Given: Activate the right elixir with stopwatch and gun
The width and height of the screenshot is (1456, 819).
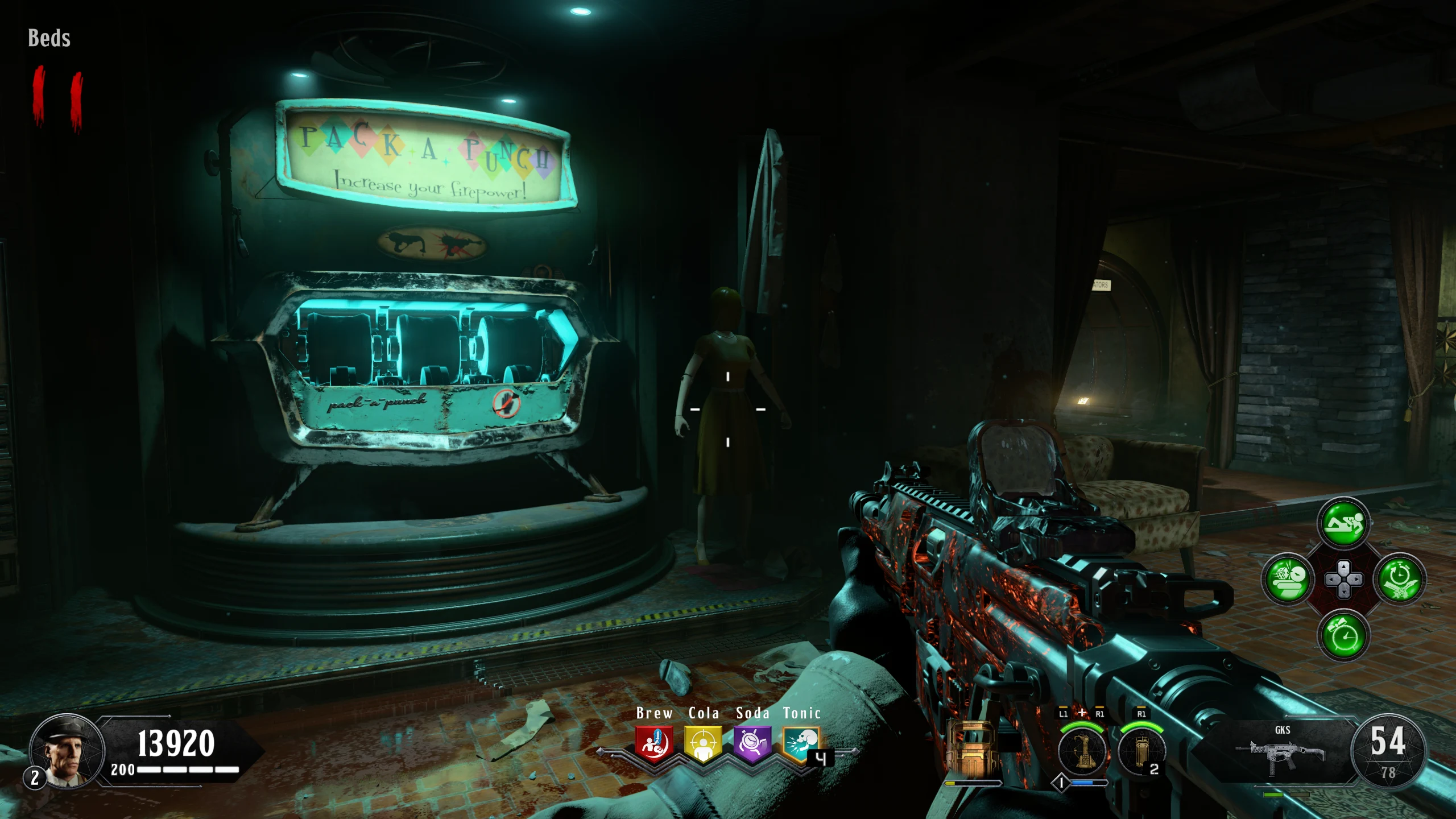Looking at the screenshot, I should (x=1399, y=580).
